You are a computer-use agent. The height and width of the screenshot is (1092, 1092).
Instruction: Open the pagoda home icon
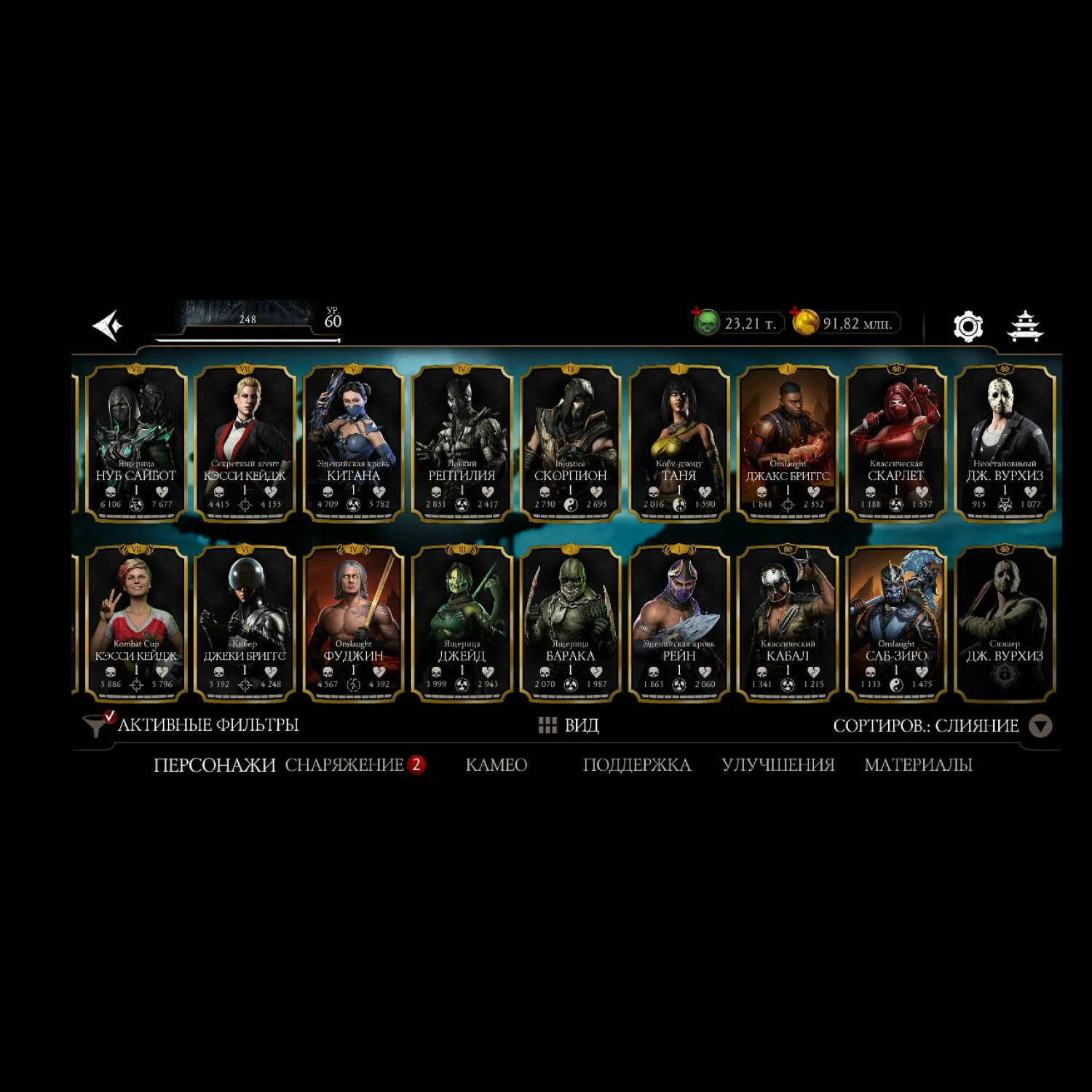(1025, 326)
